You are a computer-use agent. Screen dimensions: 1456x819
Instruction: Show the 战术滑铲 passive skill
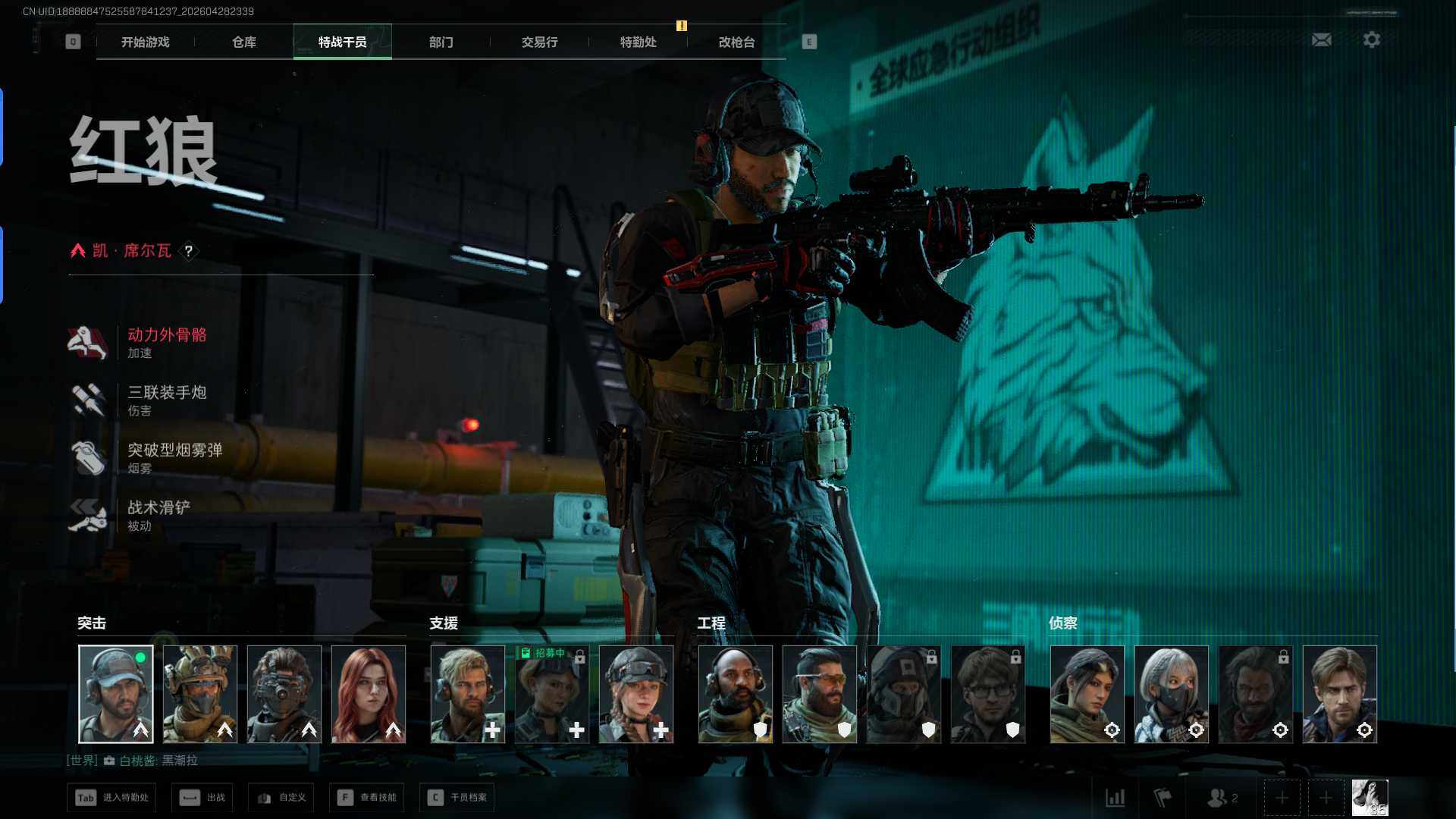(158, 516)
